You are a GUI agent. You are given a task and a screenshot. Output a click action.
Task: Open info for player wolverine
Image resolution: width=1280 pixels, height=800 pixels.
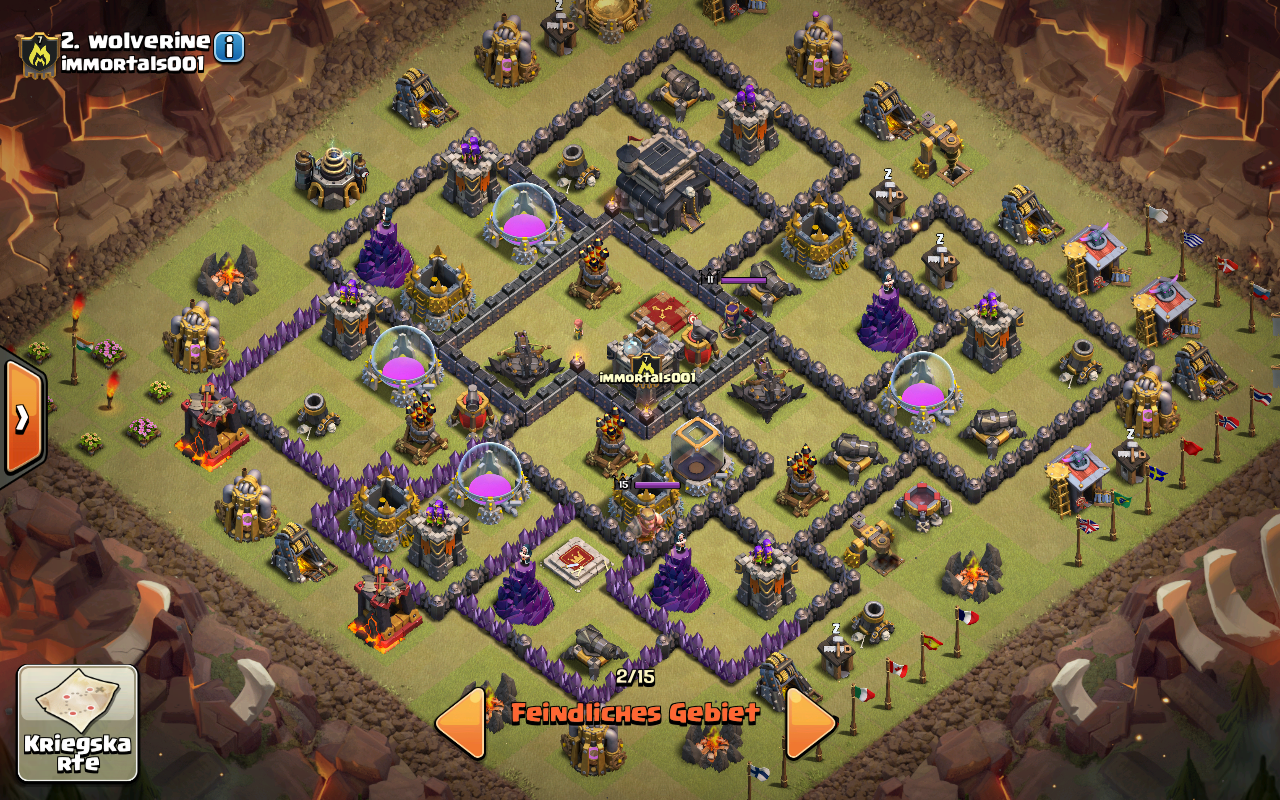click(x=229, y=47)
